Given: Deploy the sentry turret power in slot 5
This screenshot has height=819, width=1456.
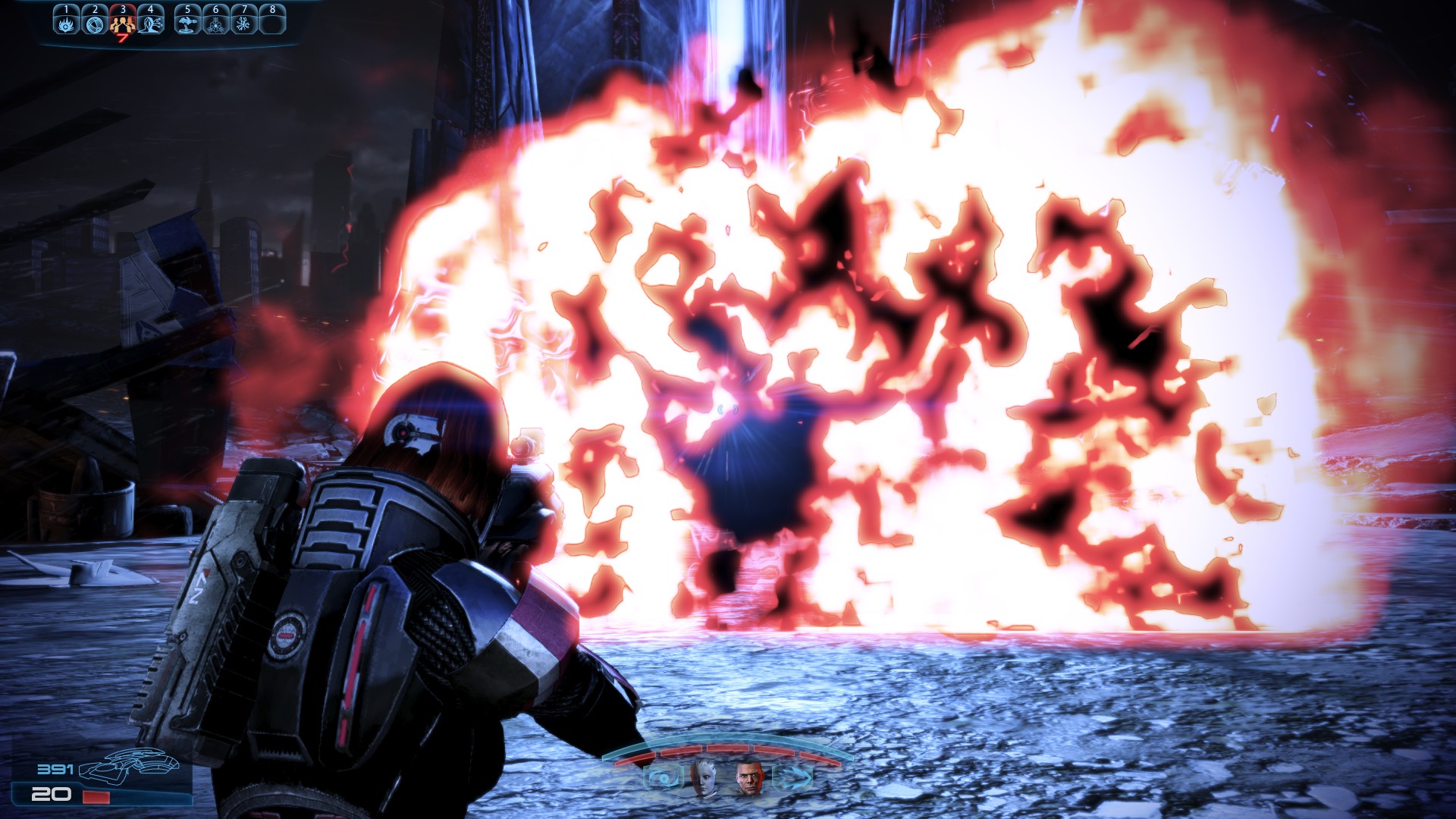Looking at the screenshot, I should point(187,24).
